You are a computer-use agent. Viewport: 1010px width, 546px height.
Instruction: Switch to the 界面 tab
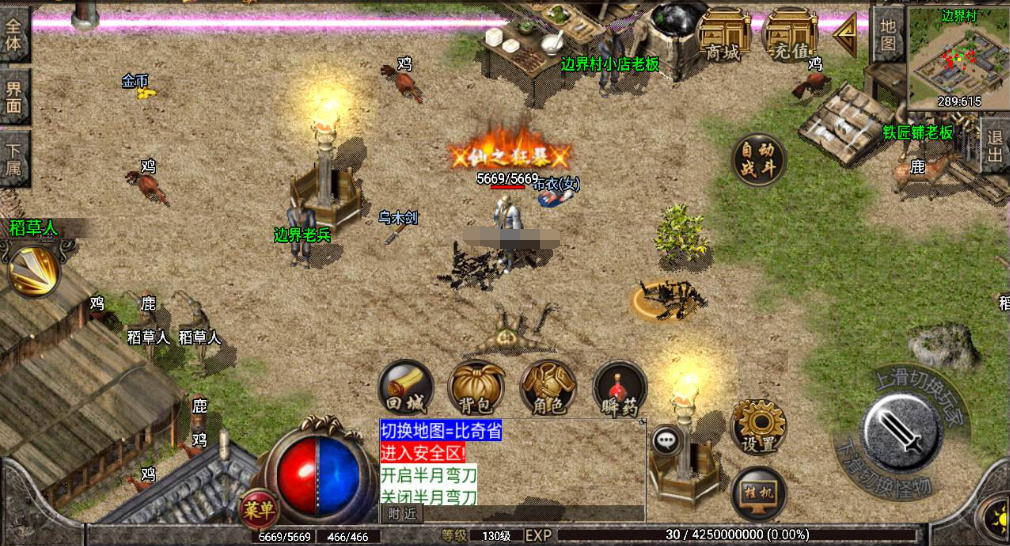(x=15, y=97)
